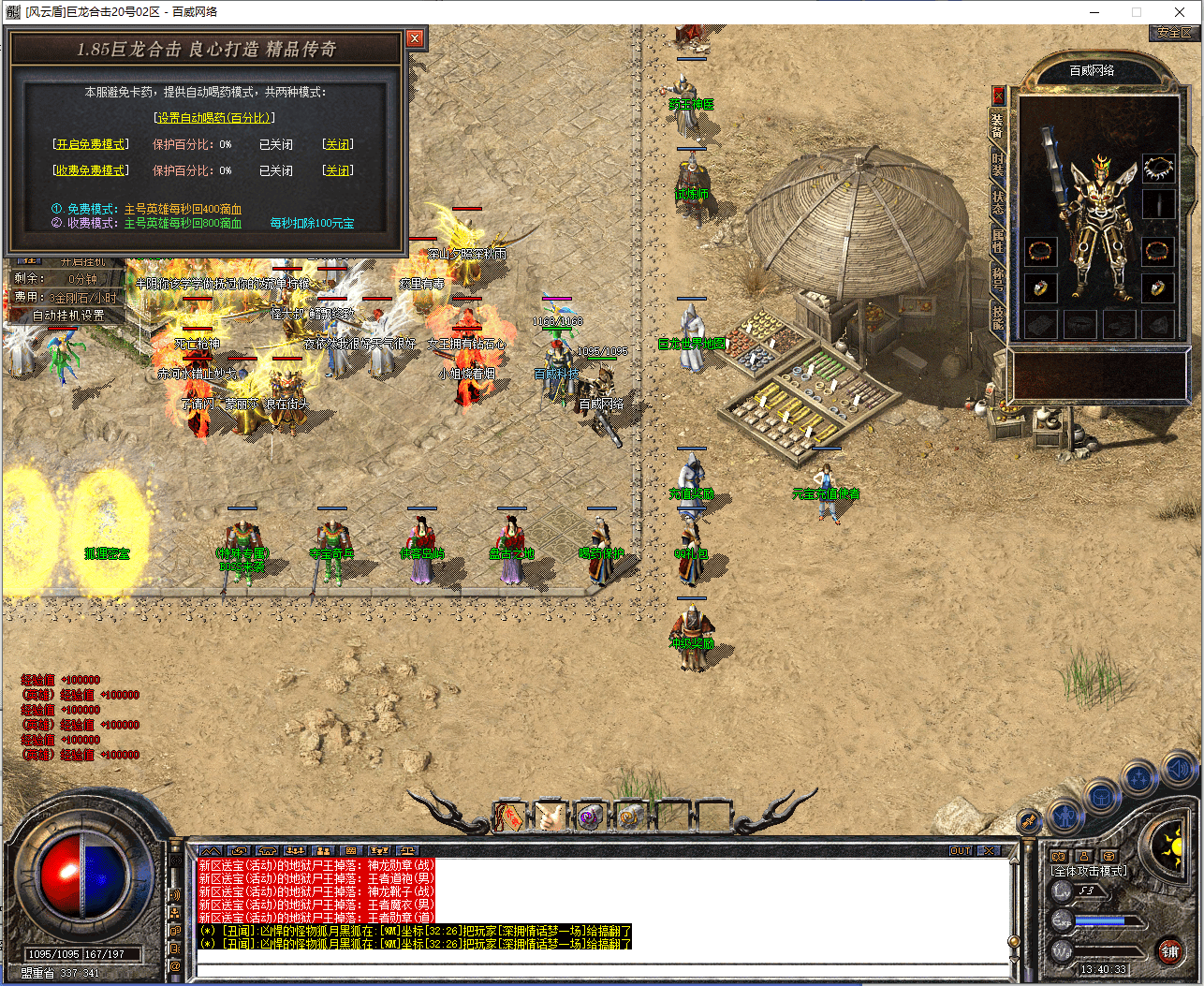Viewport: 1204px width, 986px height.
Task: Enable free mode via 开启免费模式
Action: (91, 144)
